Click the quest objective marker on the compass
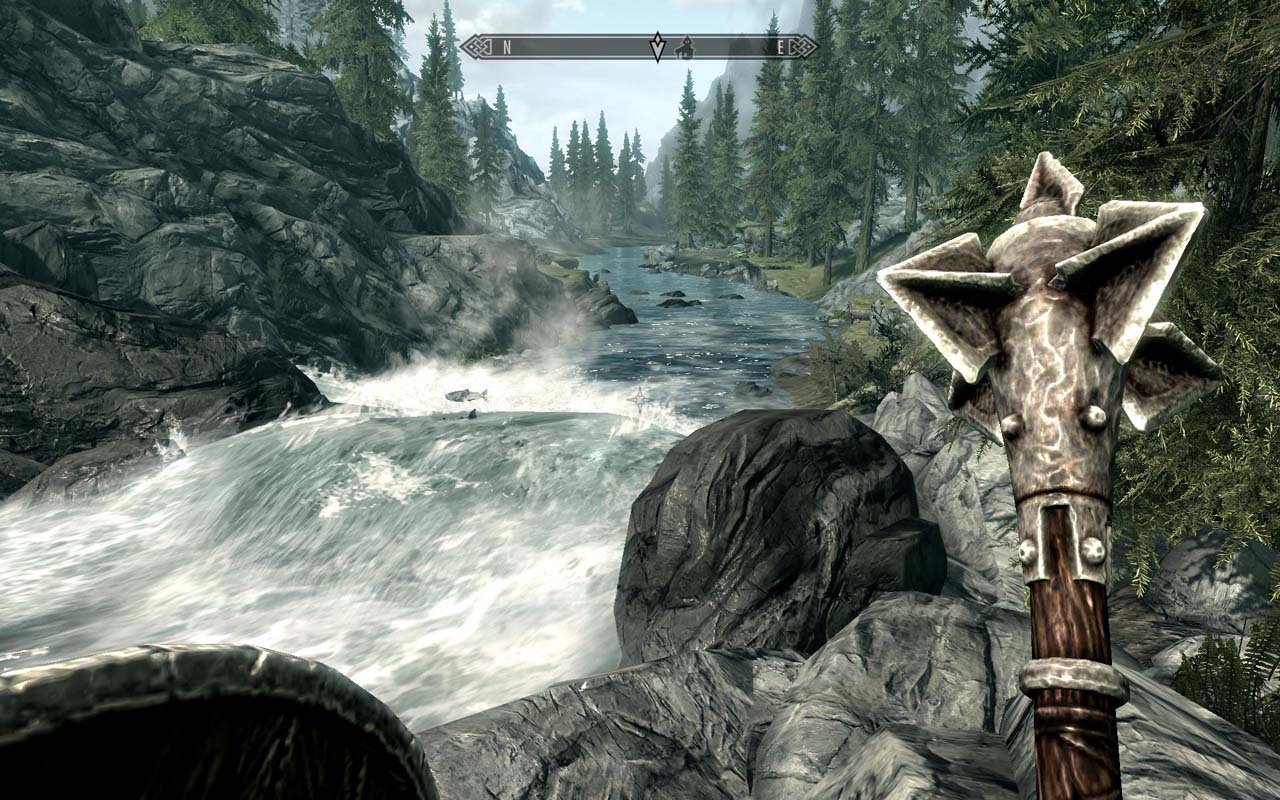 pos(657,46)
